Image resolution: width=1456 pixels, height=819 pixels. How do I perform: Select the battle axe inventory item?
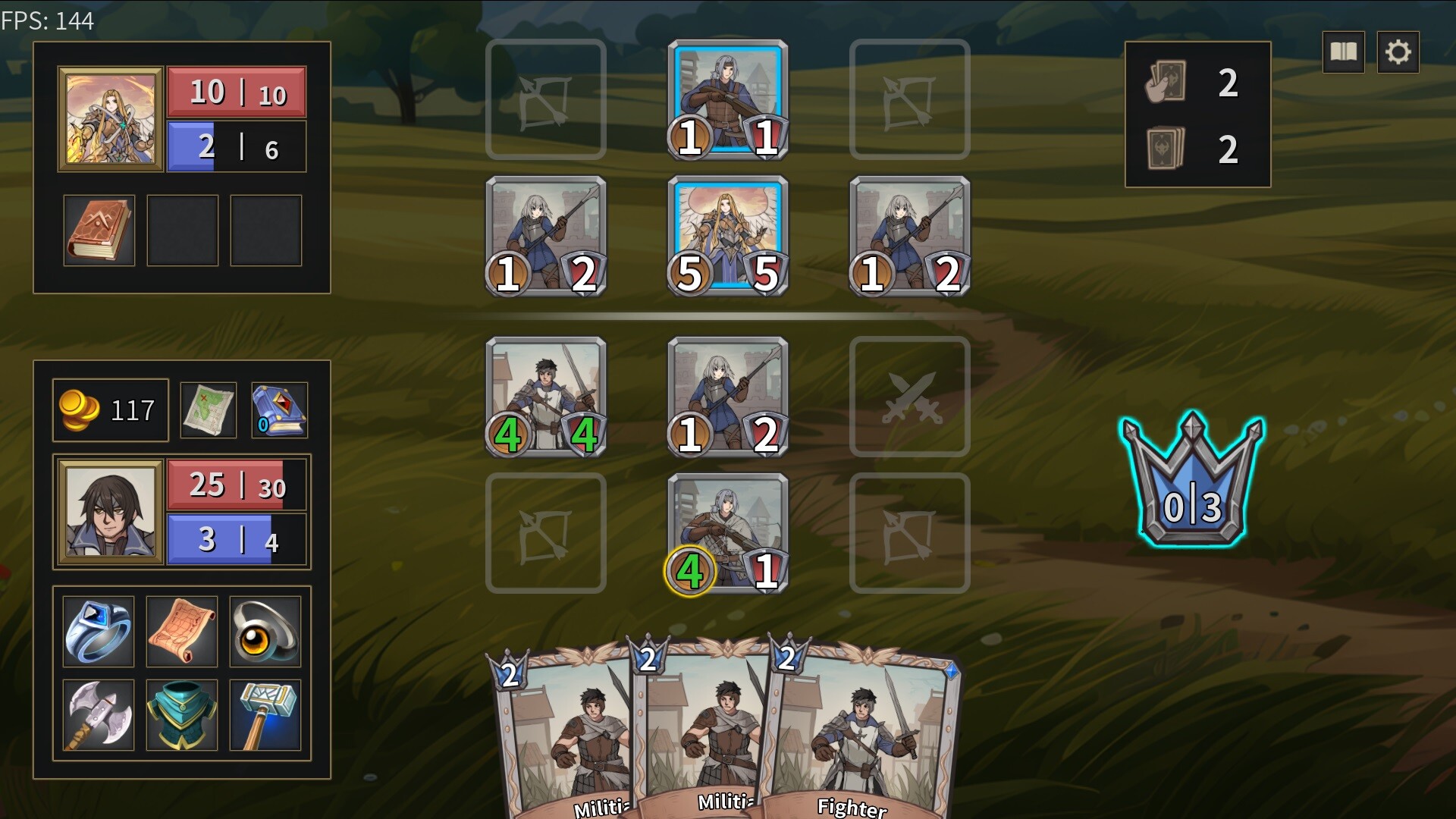click(x=98, y=715)
